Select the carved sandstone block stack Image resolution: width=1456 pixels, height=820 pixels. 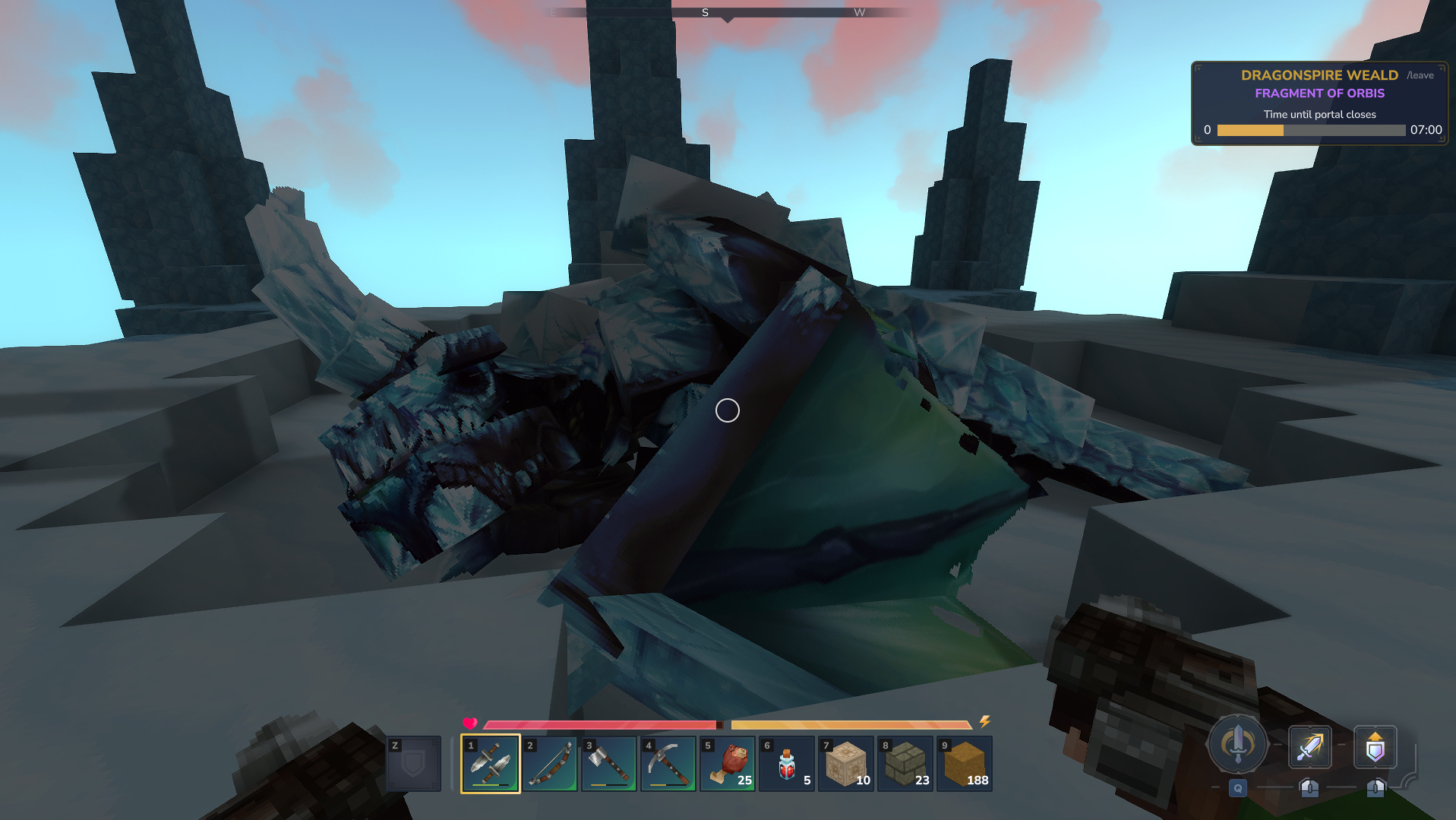click(845, 763)
